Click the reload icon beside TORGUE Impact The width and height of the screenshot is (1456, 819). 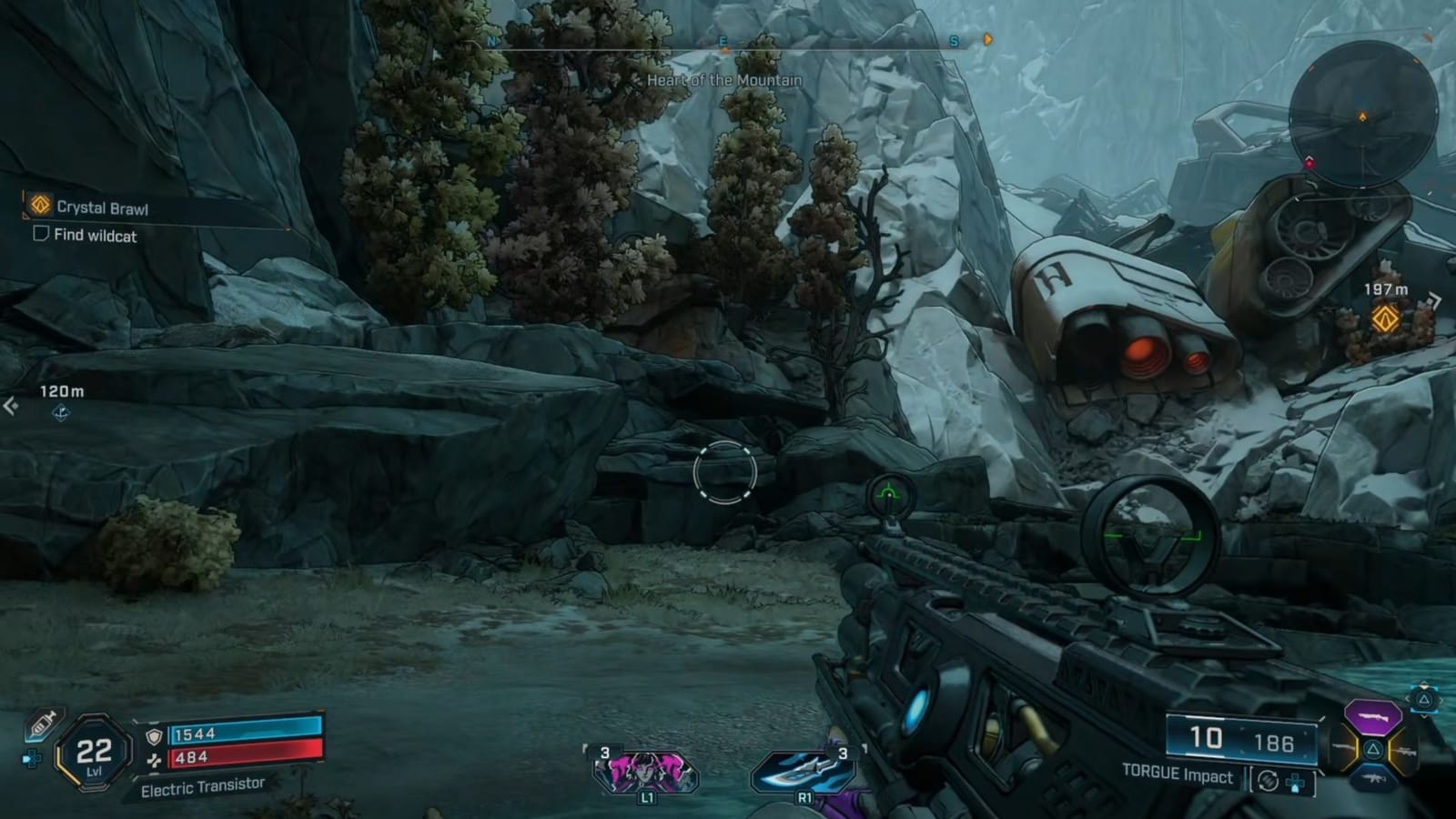click(1269, 780)
